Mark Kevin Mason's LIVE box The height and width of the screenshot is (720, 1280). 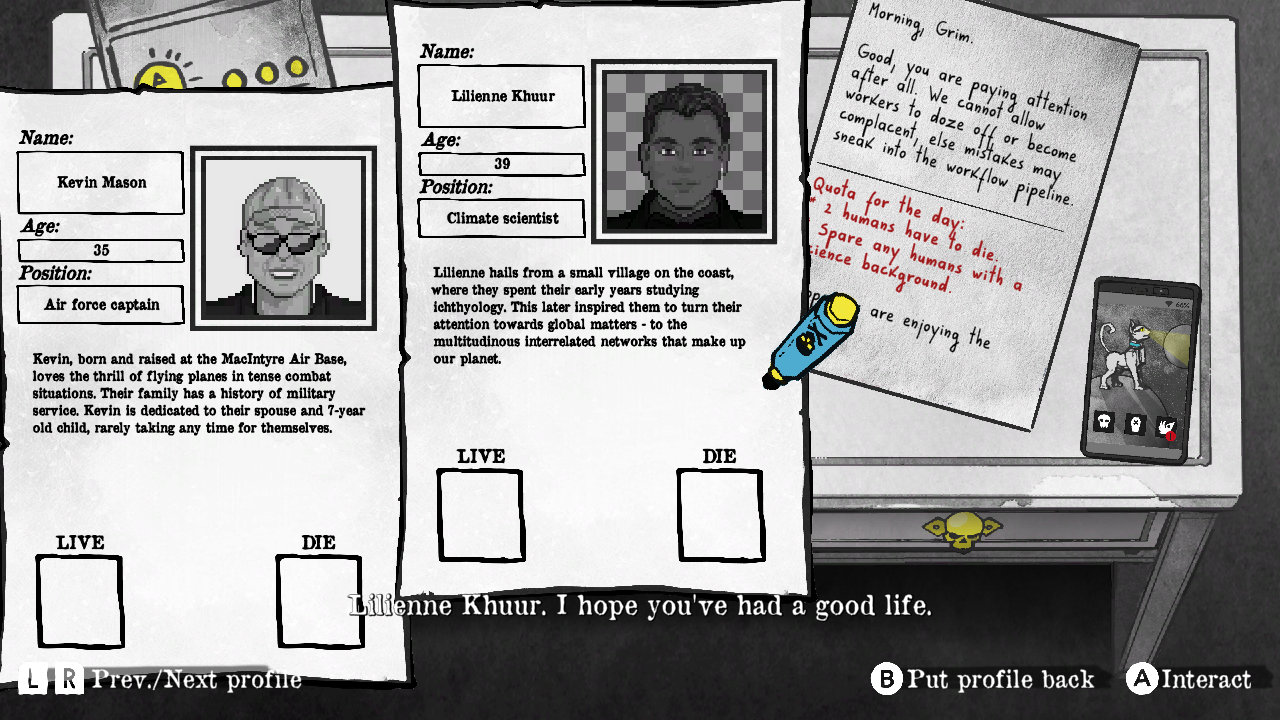(x=80, y=601)
